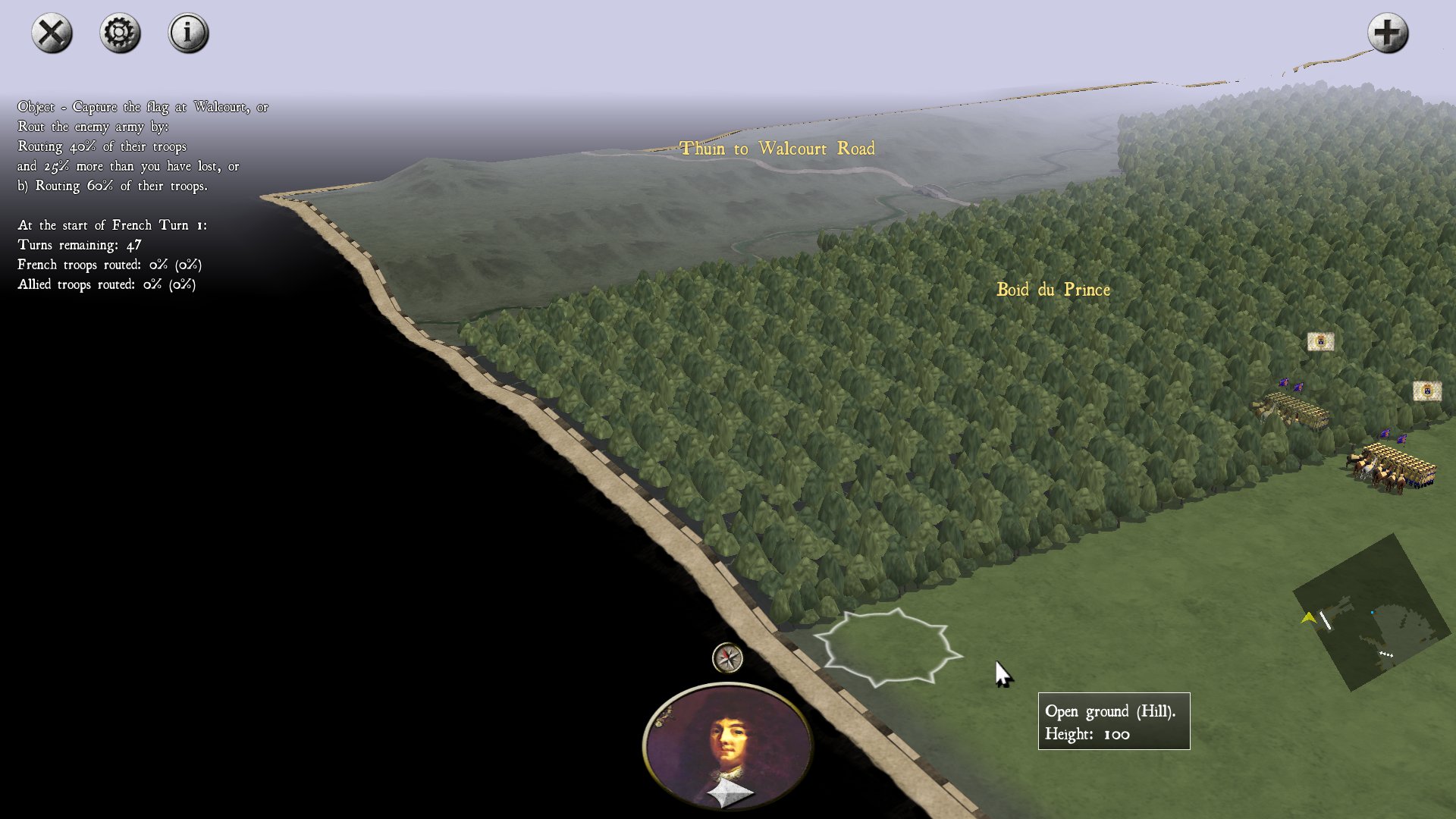
Task: Show the info panel
Action: [188, 33]
